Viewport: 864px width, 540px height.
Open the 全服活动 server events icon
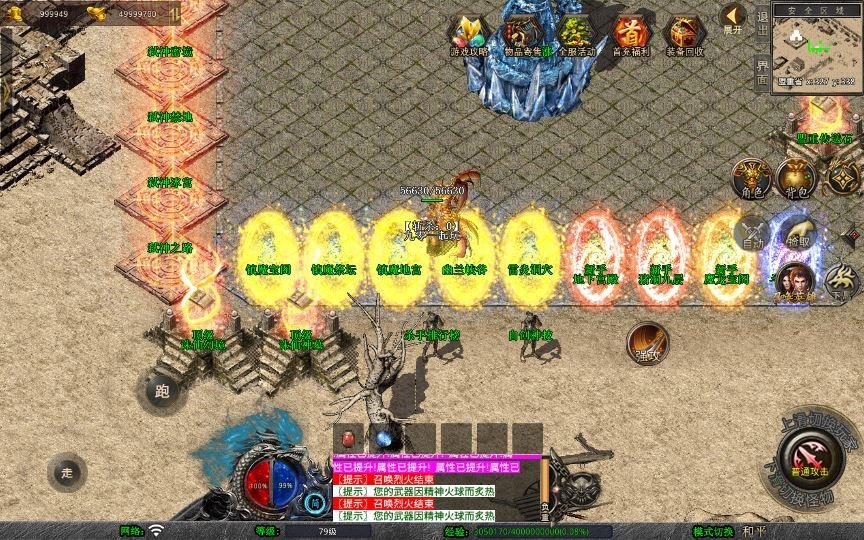[574, 36]
